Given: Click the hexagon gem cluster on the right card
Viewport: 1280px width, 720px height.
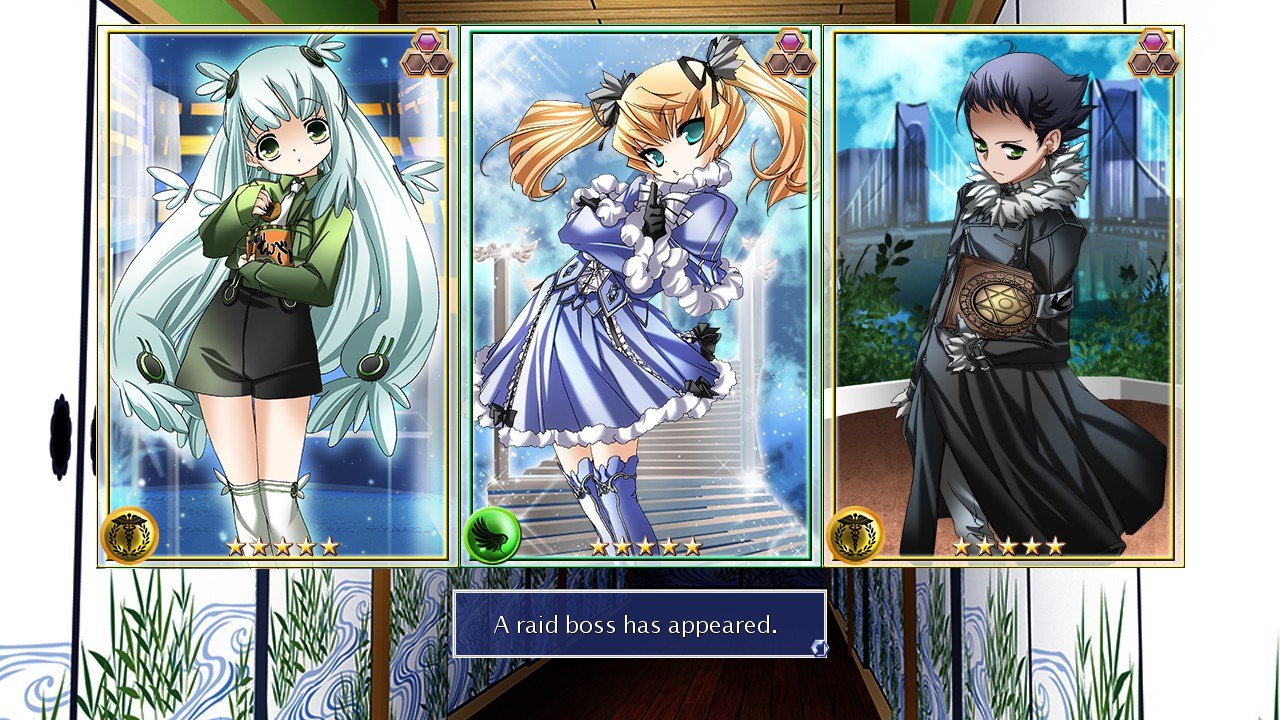Looking at the screenshot, I should [1152, 52].
